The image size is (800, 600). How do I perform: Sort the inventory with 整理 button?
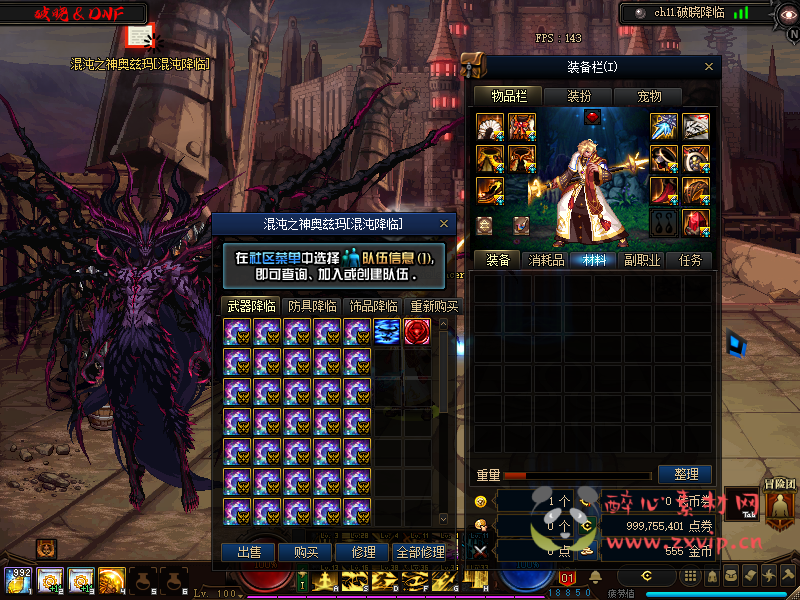click(685, 474)
